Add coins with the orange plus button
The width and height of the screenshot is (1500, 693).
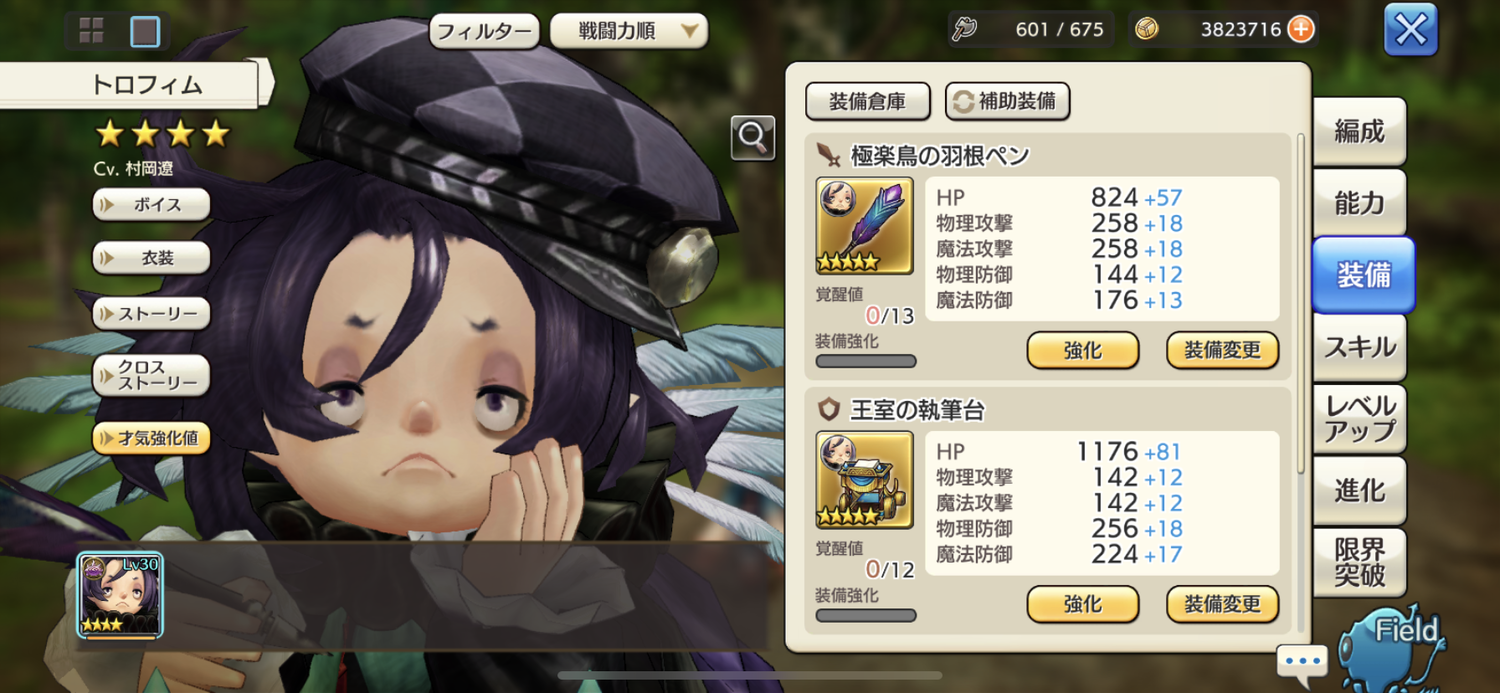coord(1300,29)
